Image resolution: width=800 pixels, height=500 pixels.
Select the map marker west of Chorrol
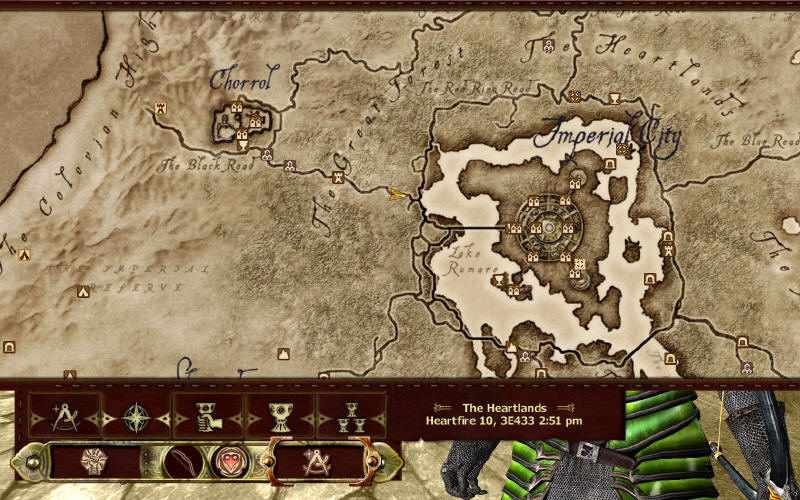[x=160, y=107]
